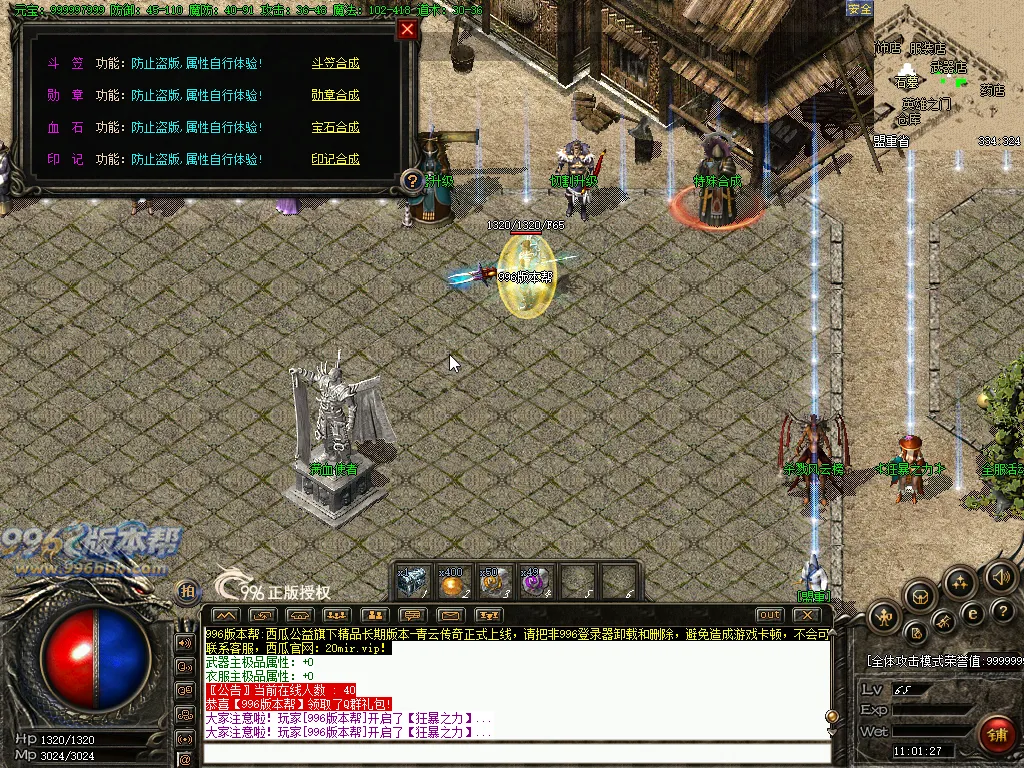
Task: Click the dialog's question mark help icon
Action: pyautogui.click(x=411, y=181)
